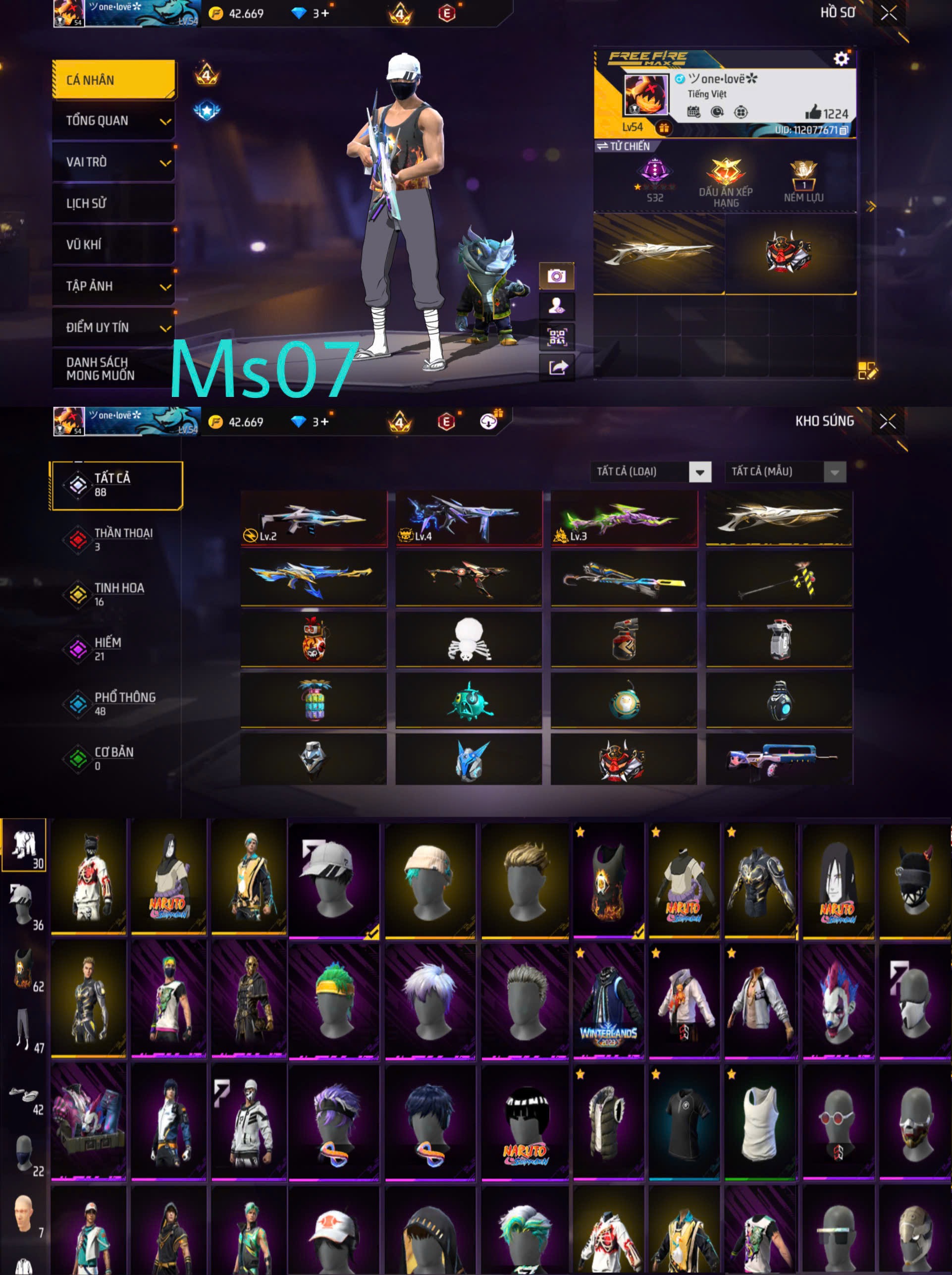Open the Lịch Sử menu entry
The width and height of the screenshot is (952, 1275).
(113, 204)
